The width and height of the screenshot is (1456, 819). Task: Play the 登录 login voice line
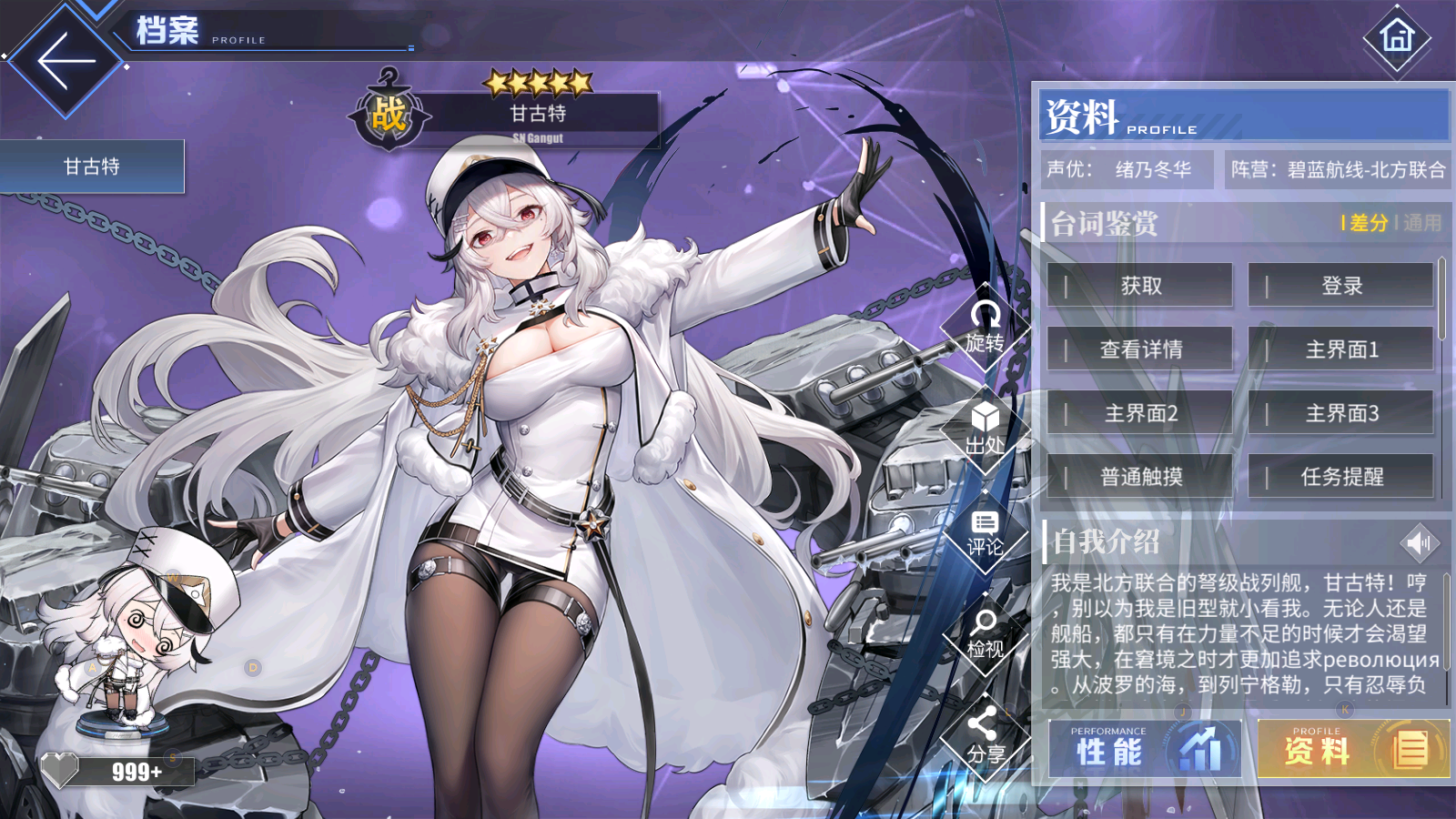1341,286
